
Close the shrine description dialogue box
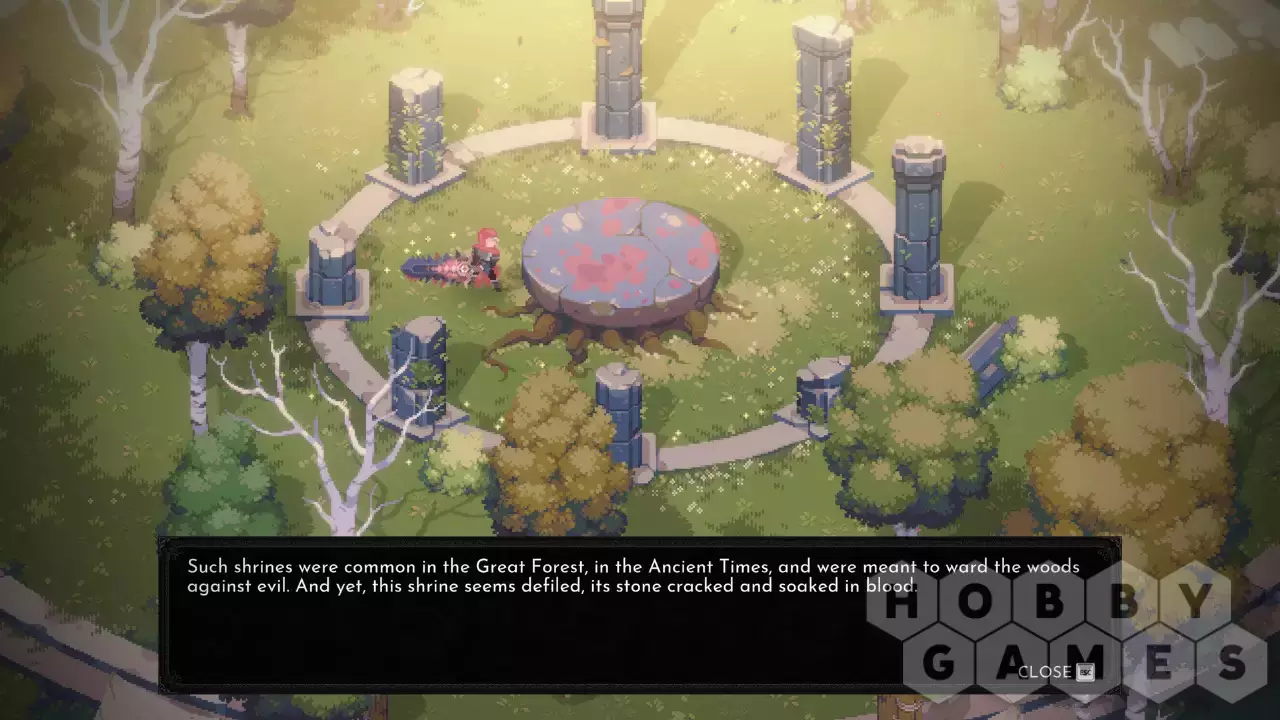(x=1055, y=671)
